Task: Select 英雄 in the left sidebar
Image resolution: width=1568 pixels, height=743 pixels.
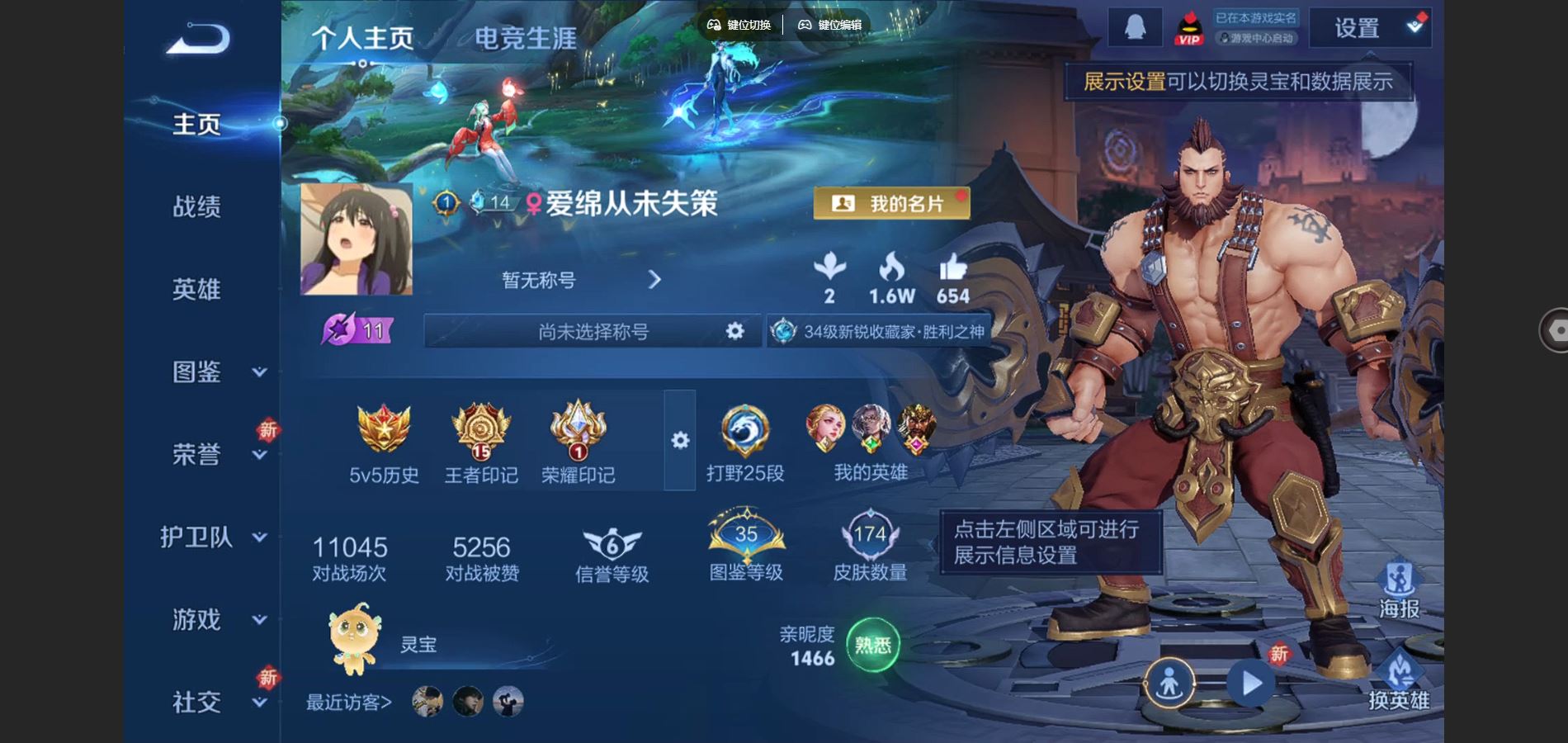Action: [x=196, y=289]
